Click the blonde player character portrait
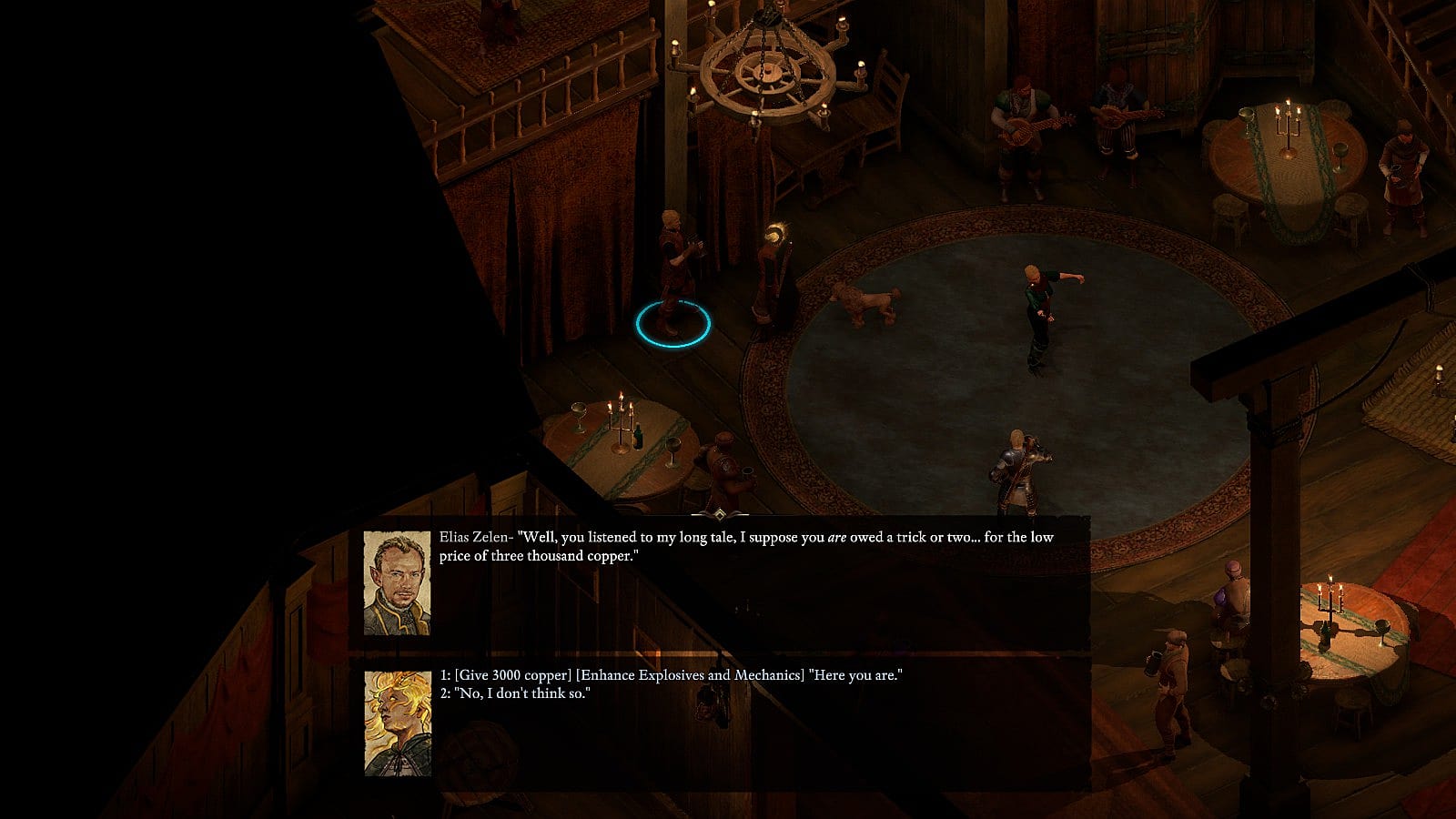The width and height of the screenshot is (1456, 819). pos(398,723)
